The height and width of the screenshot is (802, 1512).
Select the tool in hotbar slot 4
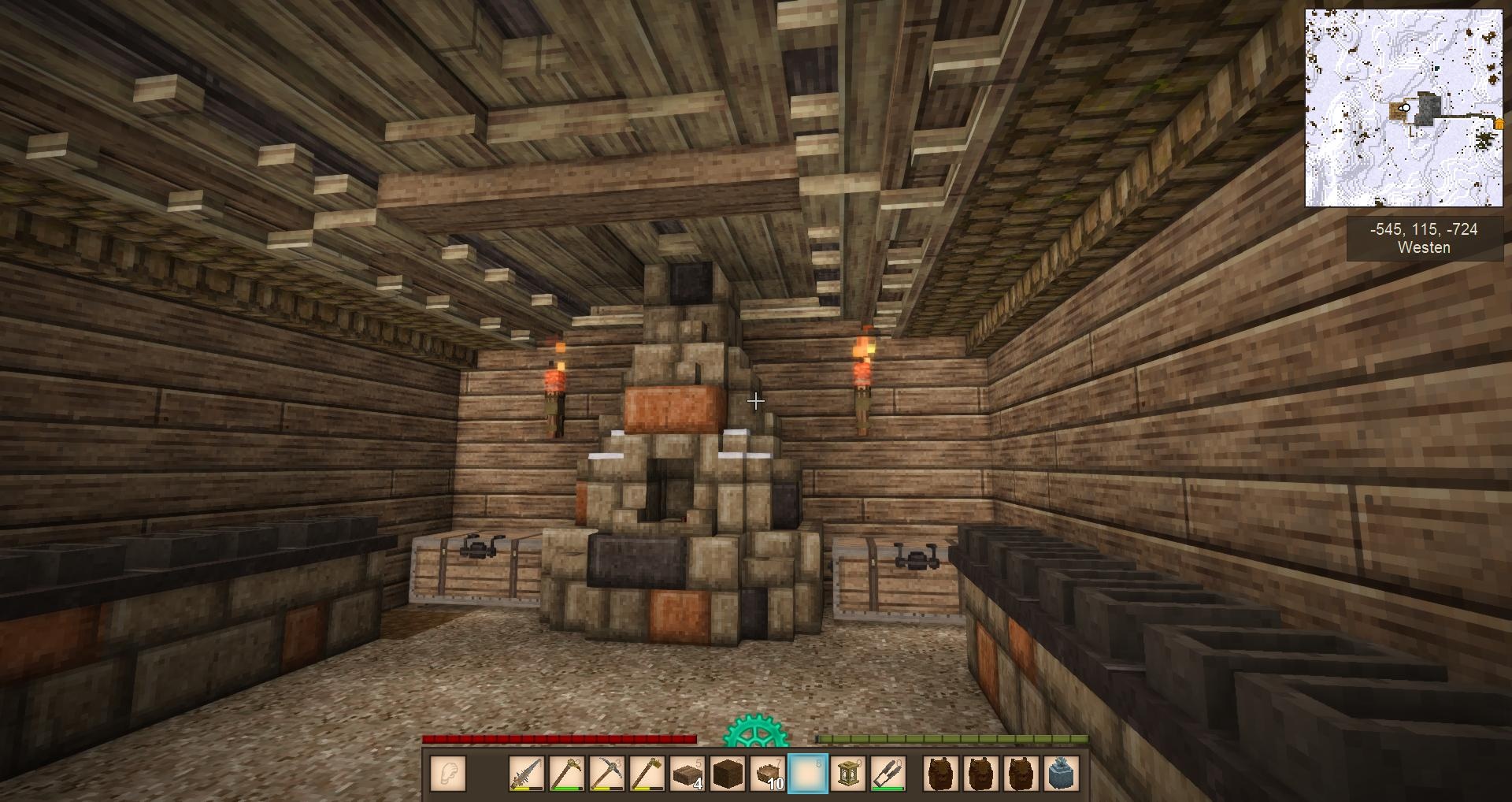647,774
